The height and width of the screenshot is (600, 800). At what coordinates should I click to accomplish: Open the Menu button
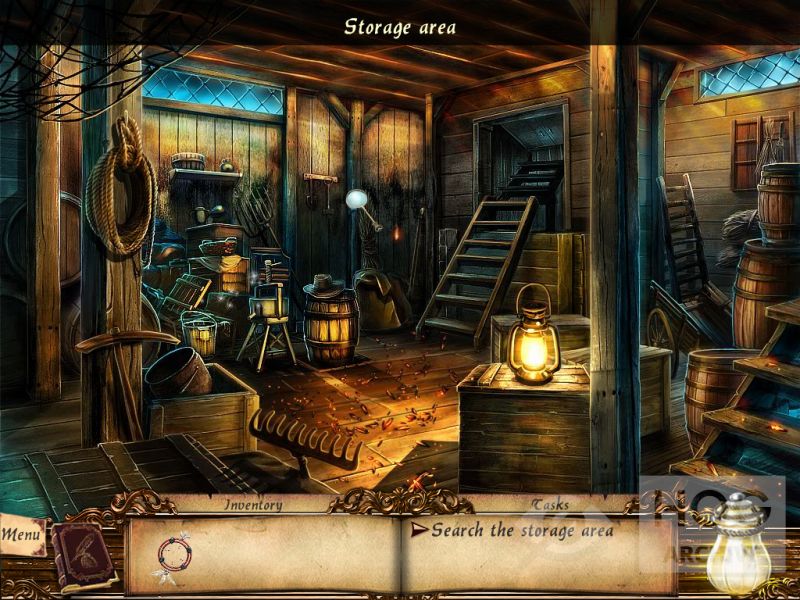[x=22, y=534]
